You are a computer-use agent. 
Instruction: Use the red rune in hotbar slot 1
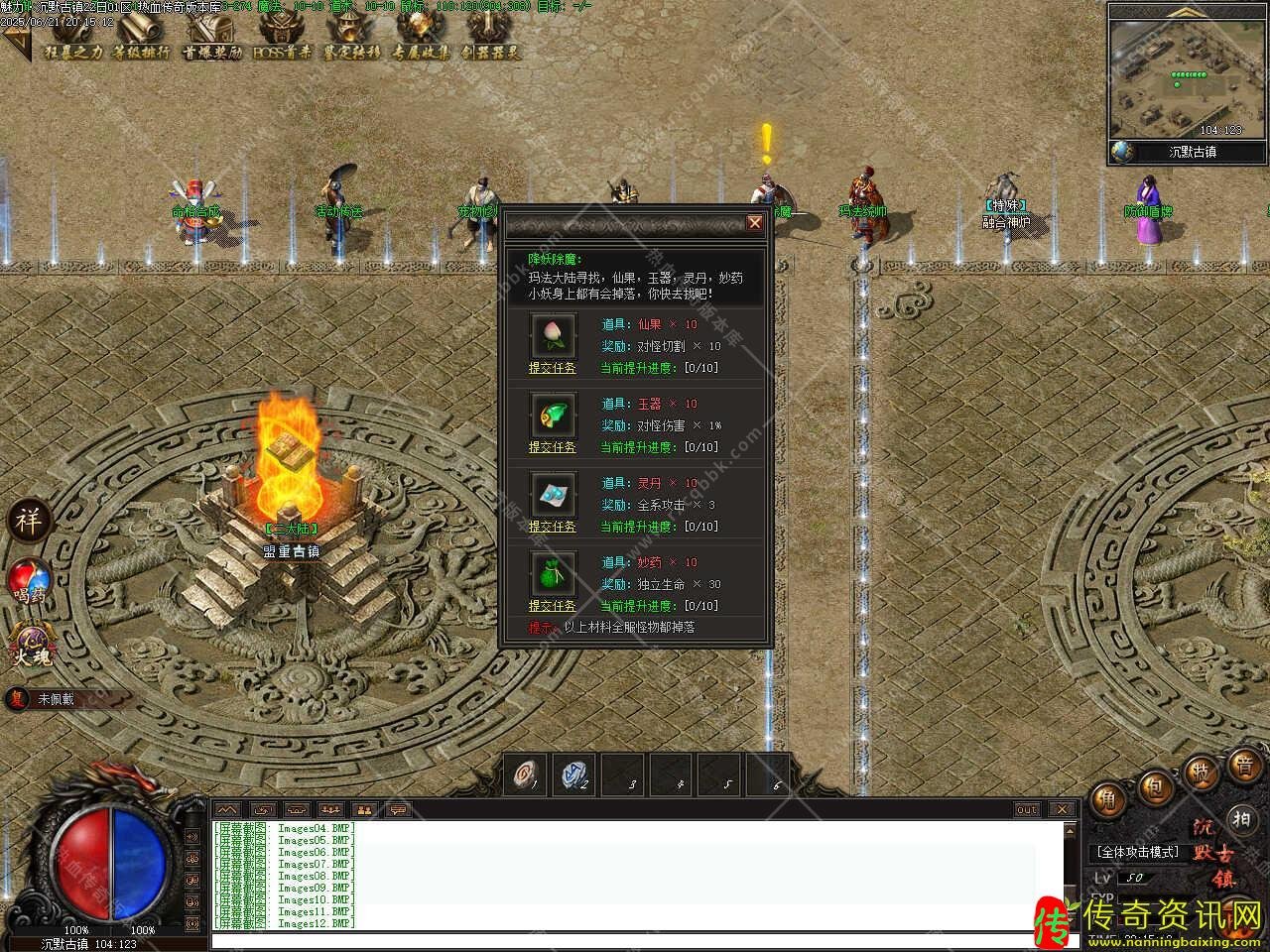tap(526, 774)
